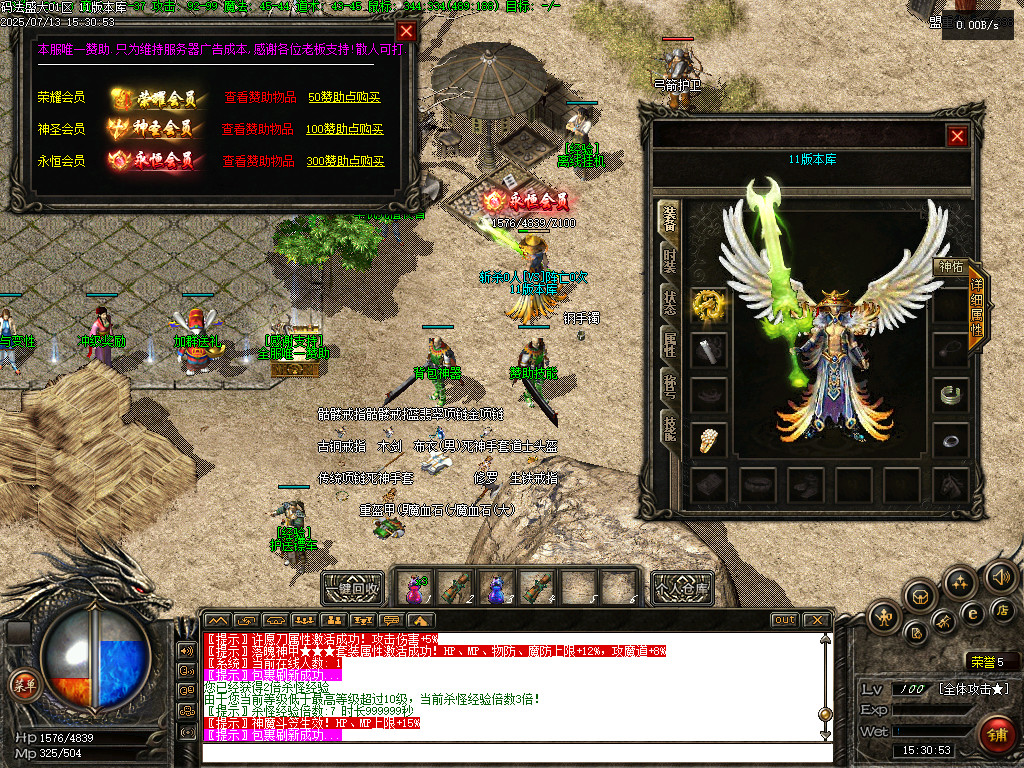View sponsor items for 神圣会员
Viewport: 1024px width, 768px height.
point(257,129)
